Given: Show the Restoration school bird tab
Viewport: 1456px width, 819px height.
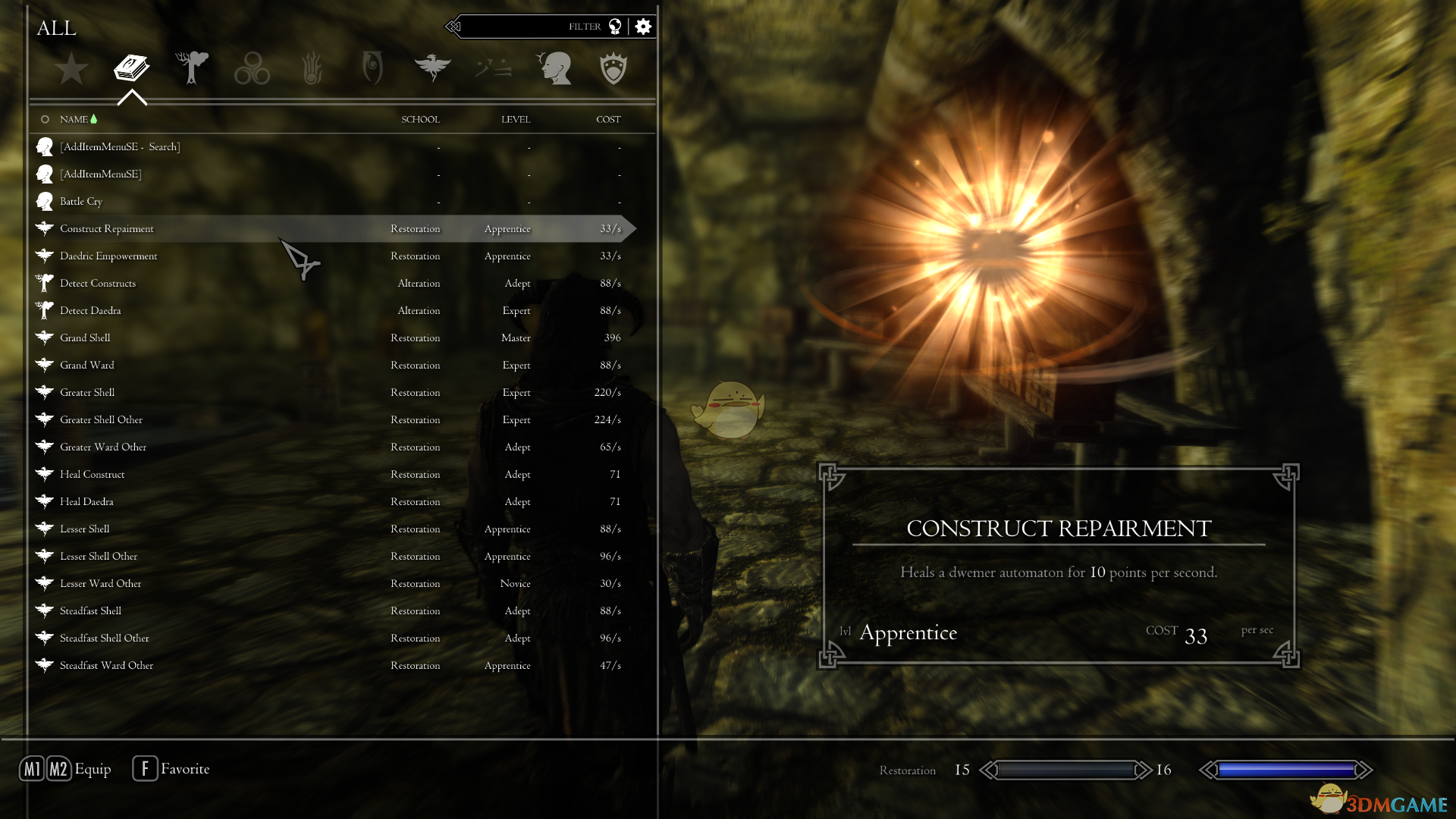Looking at the screenshot, I should [432, 68].
